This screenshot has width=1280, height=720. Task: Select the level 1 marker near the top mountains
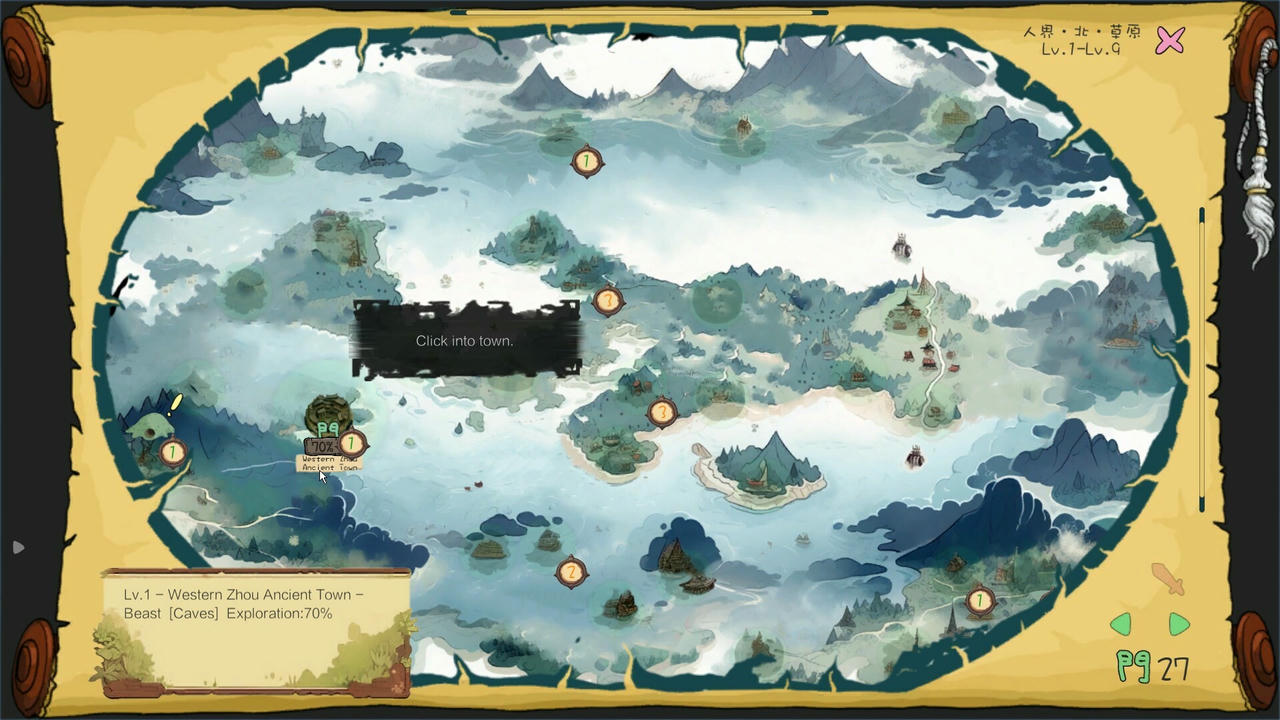coord(586,161)
